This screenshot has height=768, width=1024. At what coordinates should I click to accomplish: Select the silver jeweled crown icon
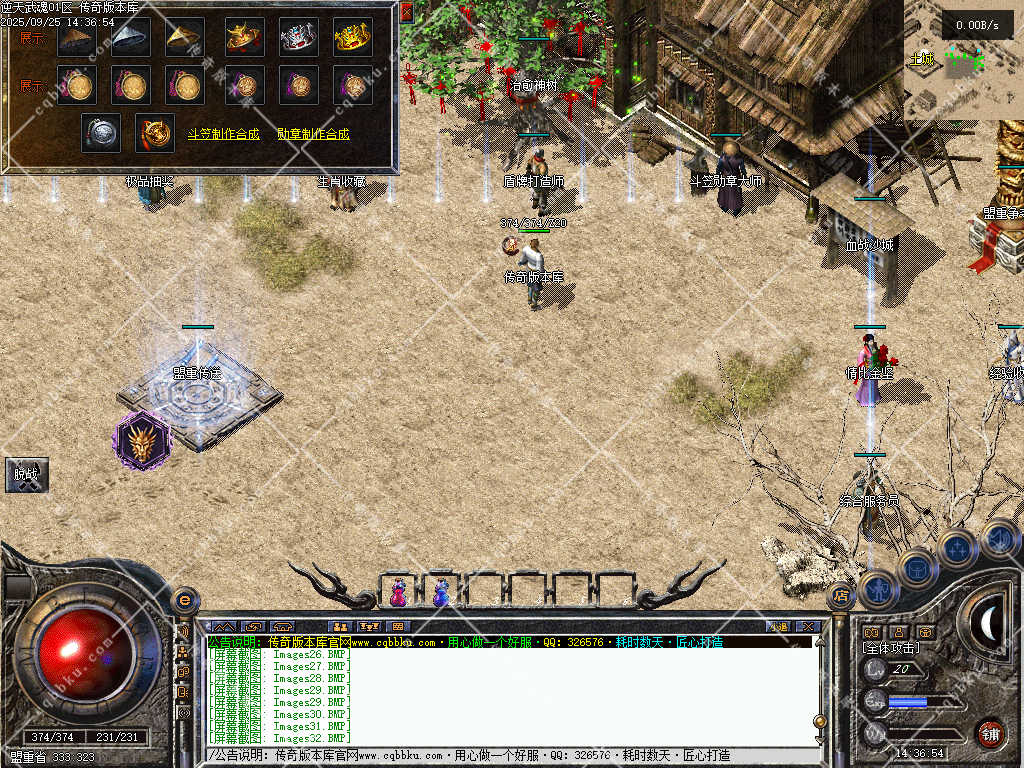298,37
